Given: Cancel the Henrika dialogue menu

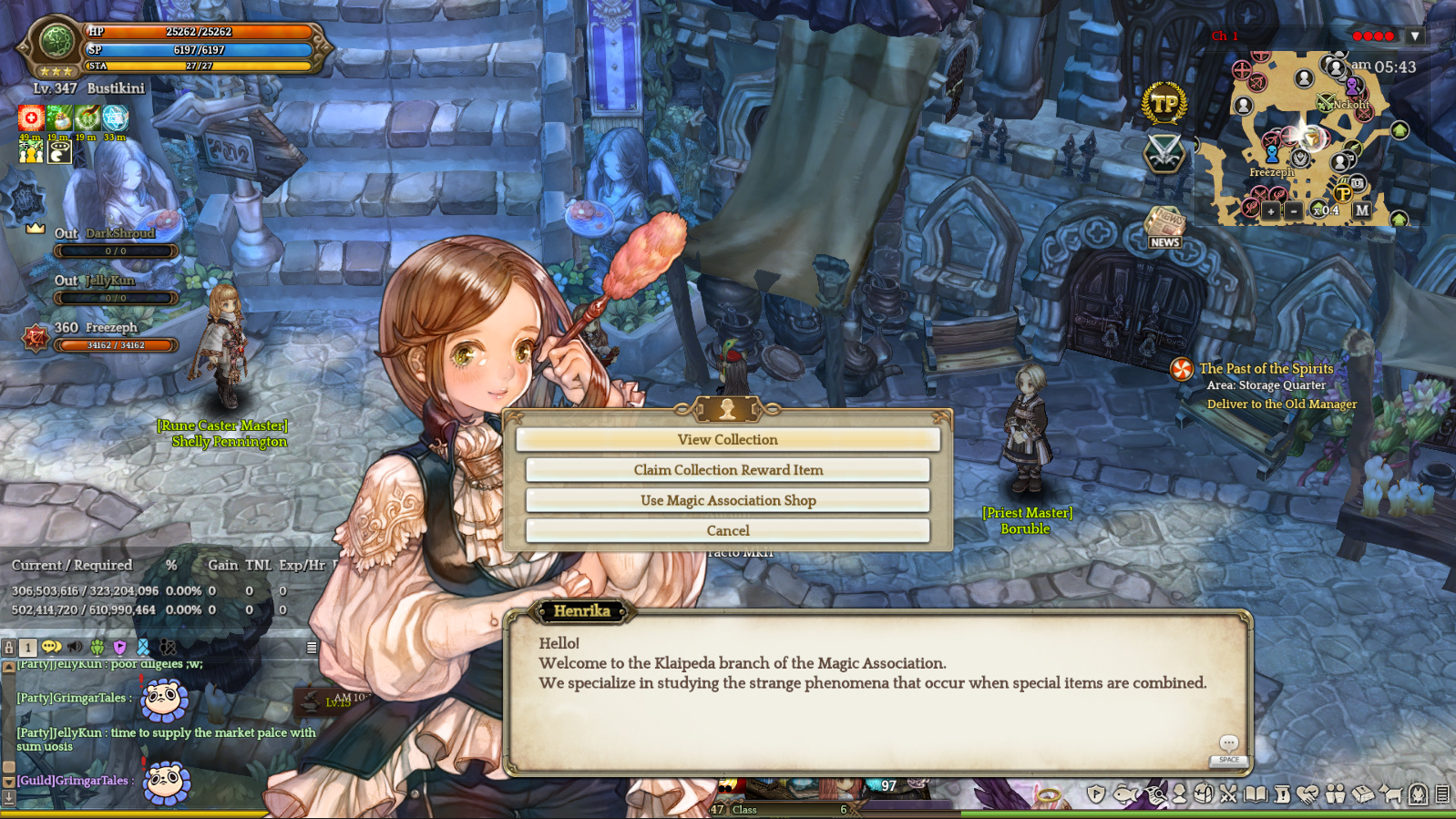Looking at the screenshot, I should tap(727, 530).
